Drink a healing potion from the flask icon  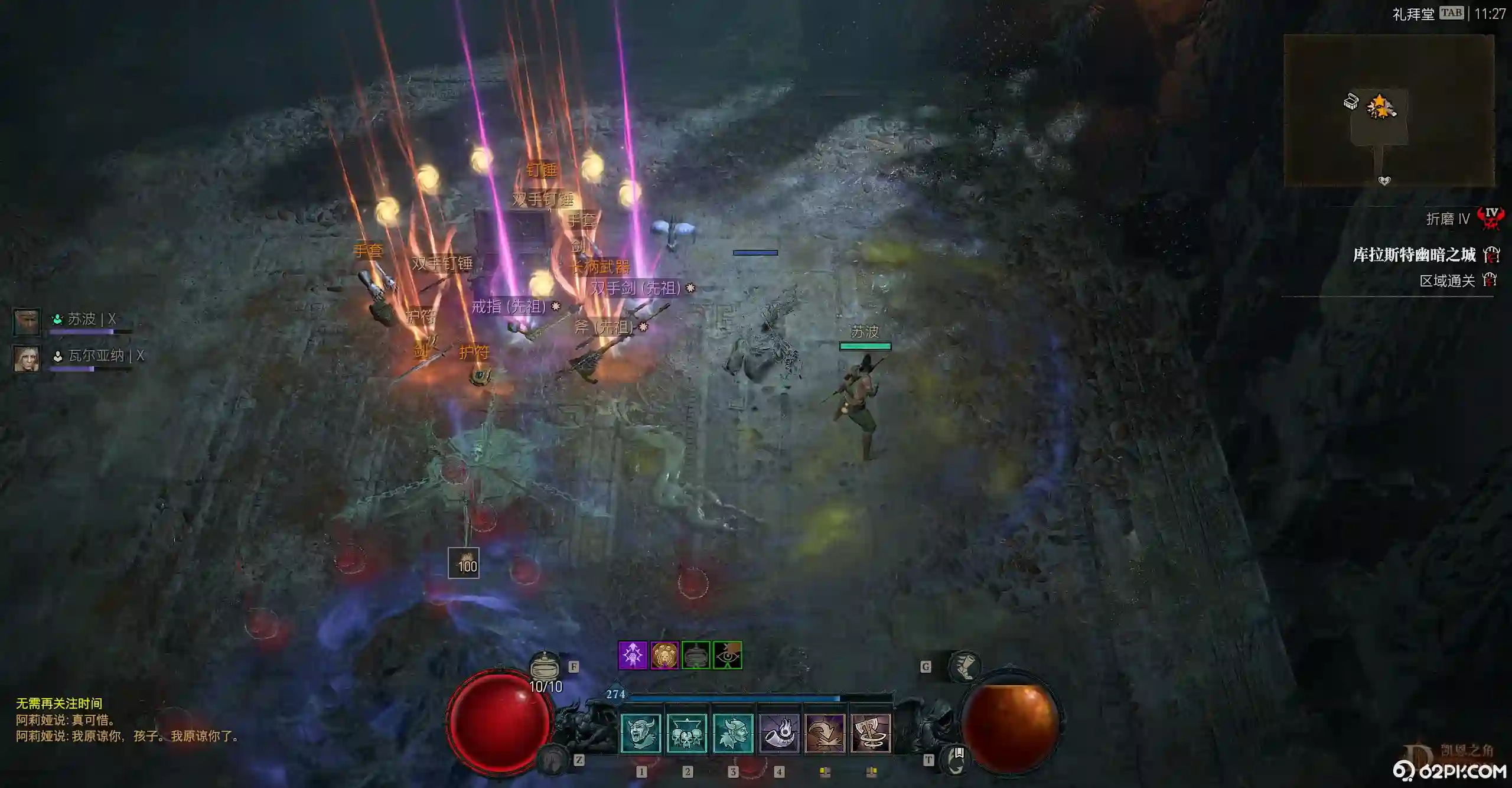[545, 667]
